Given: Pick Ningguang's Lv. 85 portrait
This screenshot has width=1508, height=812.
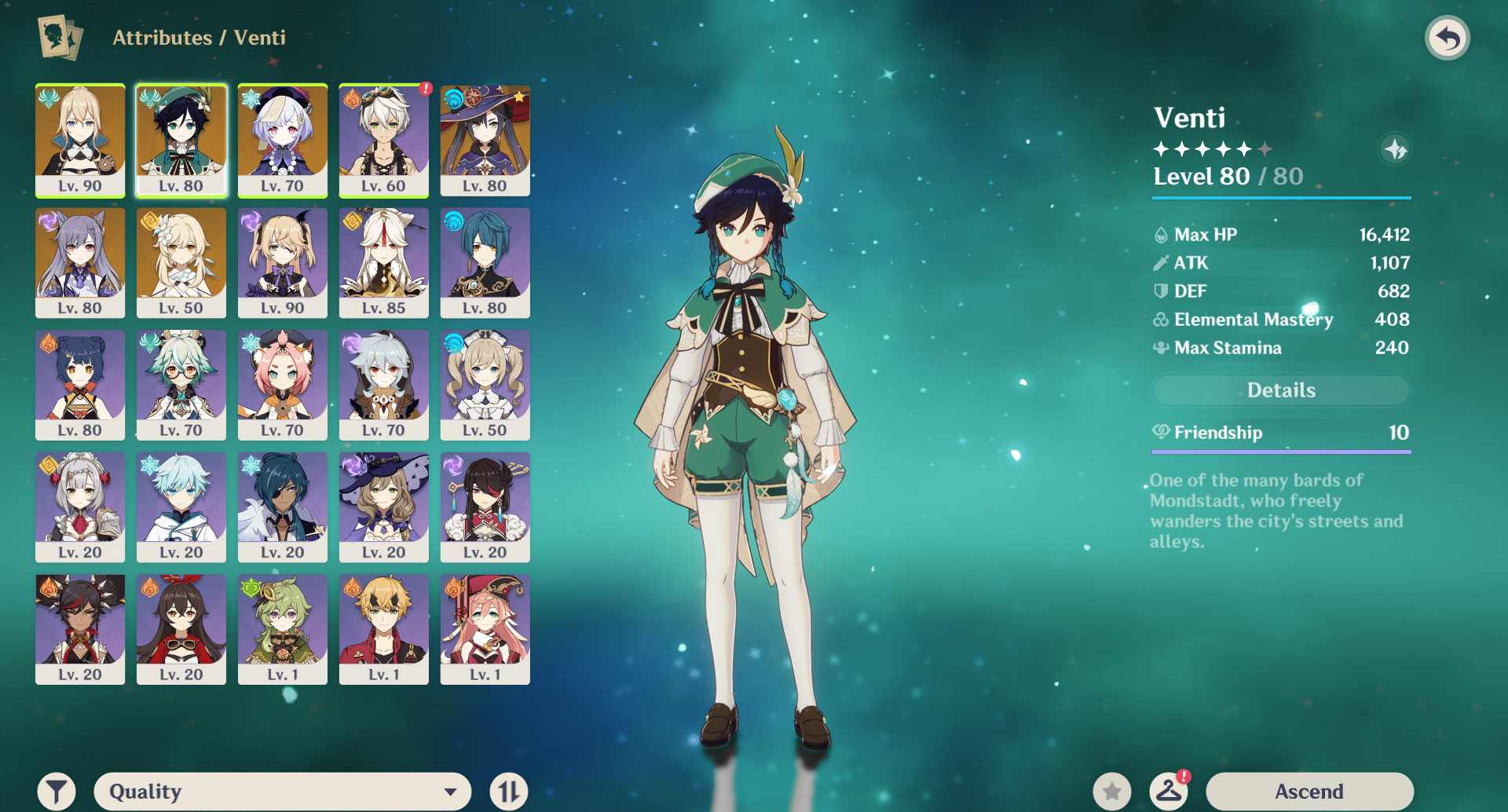Looking at the screenshot, I should tap(383, 262).
